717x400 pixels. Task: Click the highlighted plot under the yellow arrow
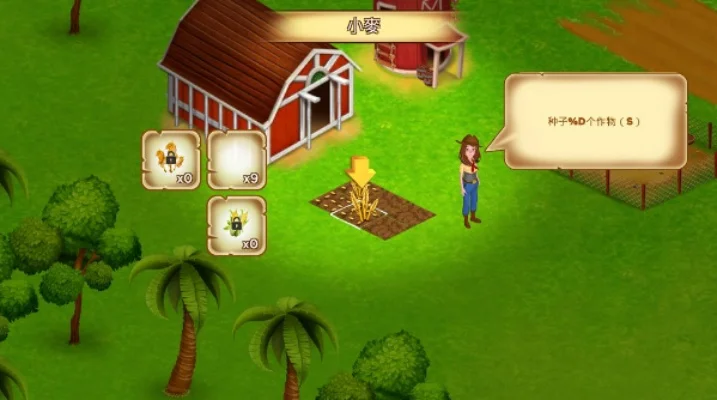(x=361, y=207)
